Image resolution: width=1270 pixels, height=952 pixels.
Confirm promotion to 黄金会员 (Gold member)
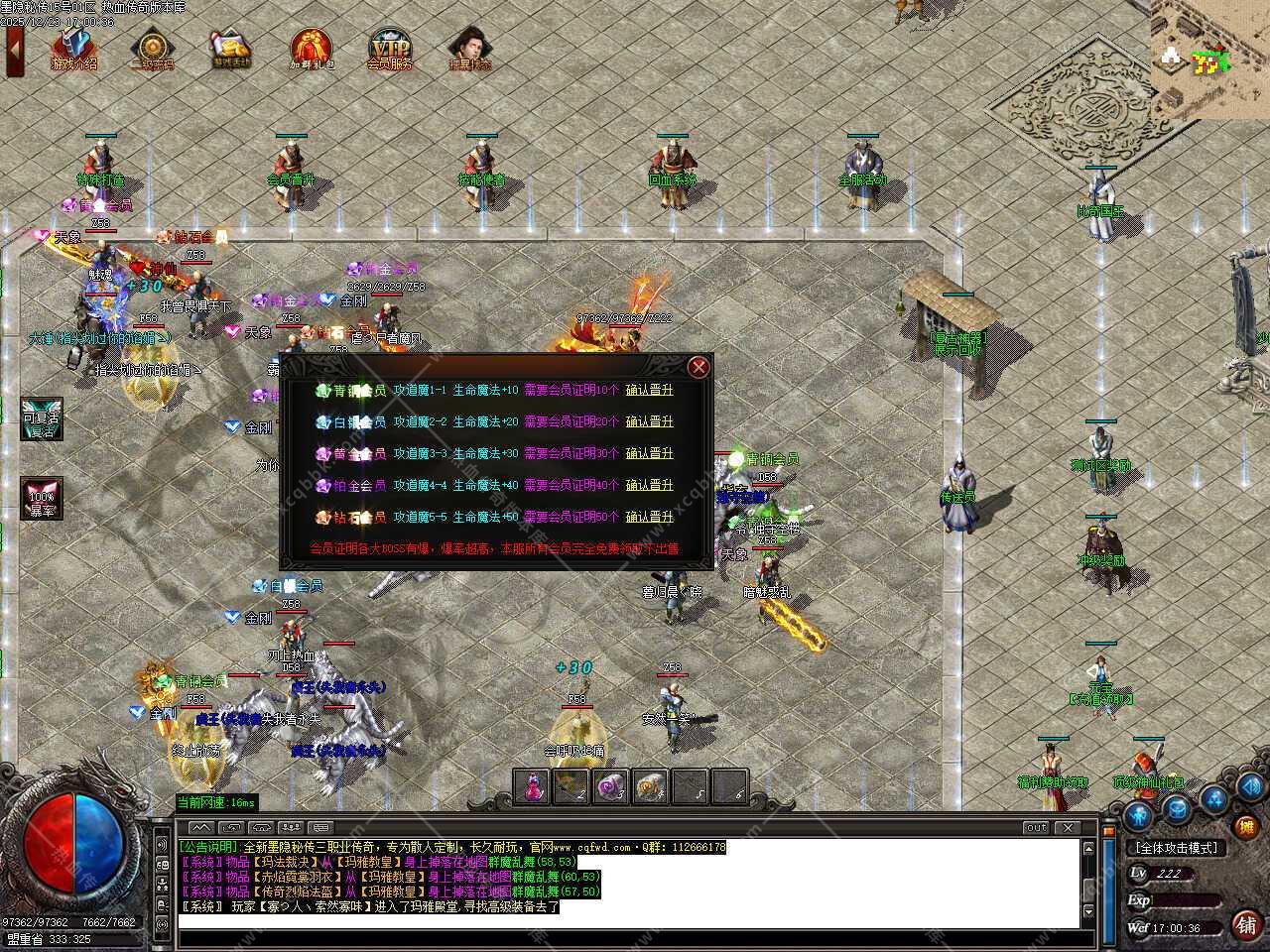649,454
